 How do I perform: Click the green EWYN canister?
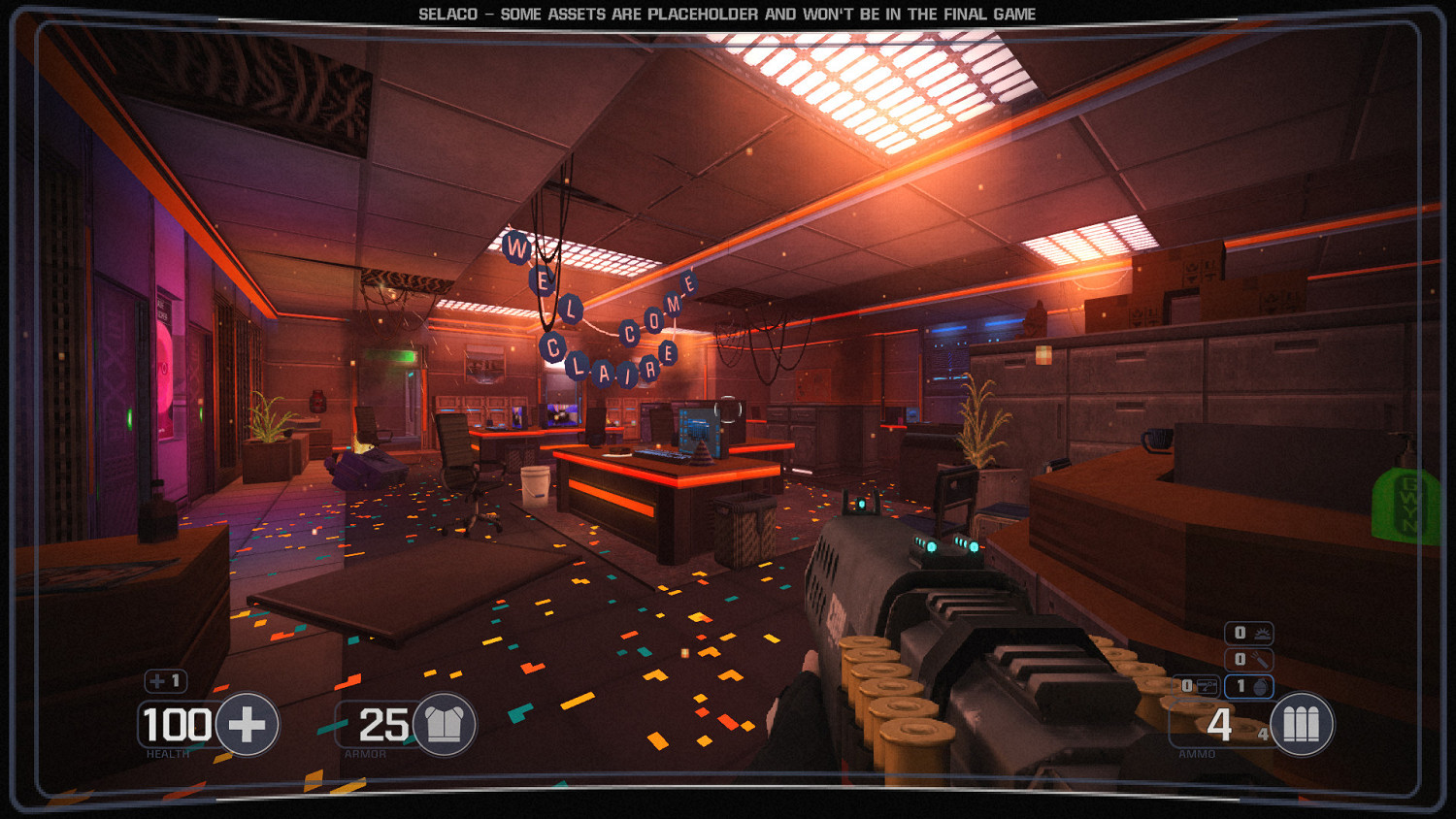click(x=1406, y=505)
